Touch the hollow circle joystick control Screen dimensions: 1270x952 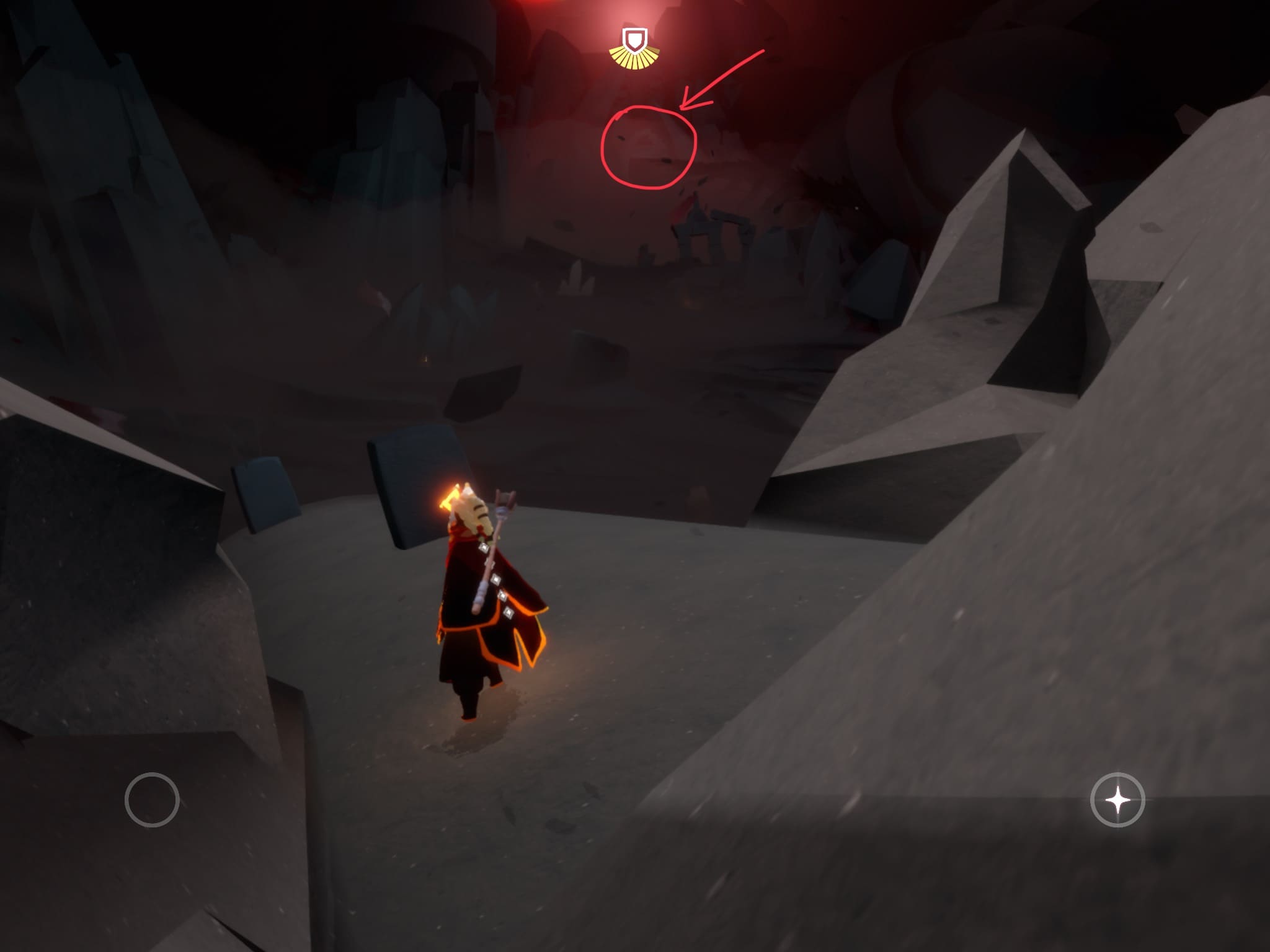pos(152,800)
